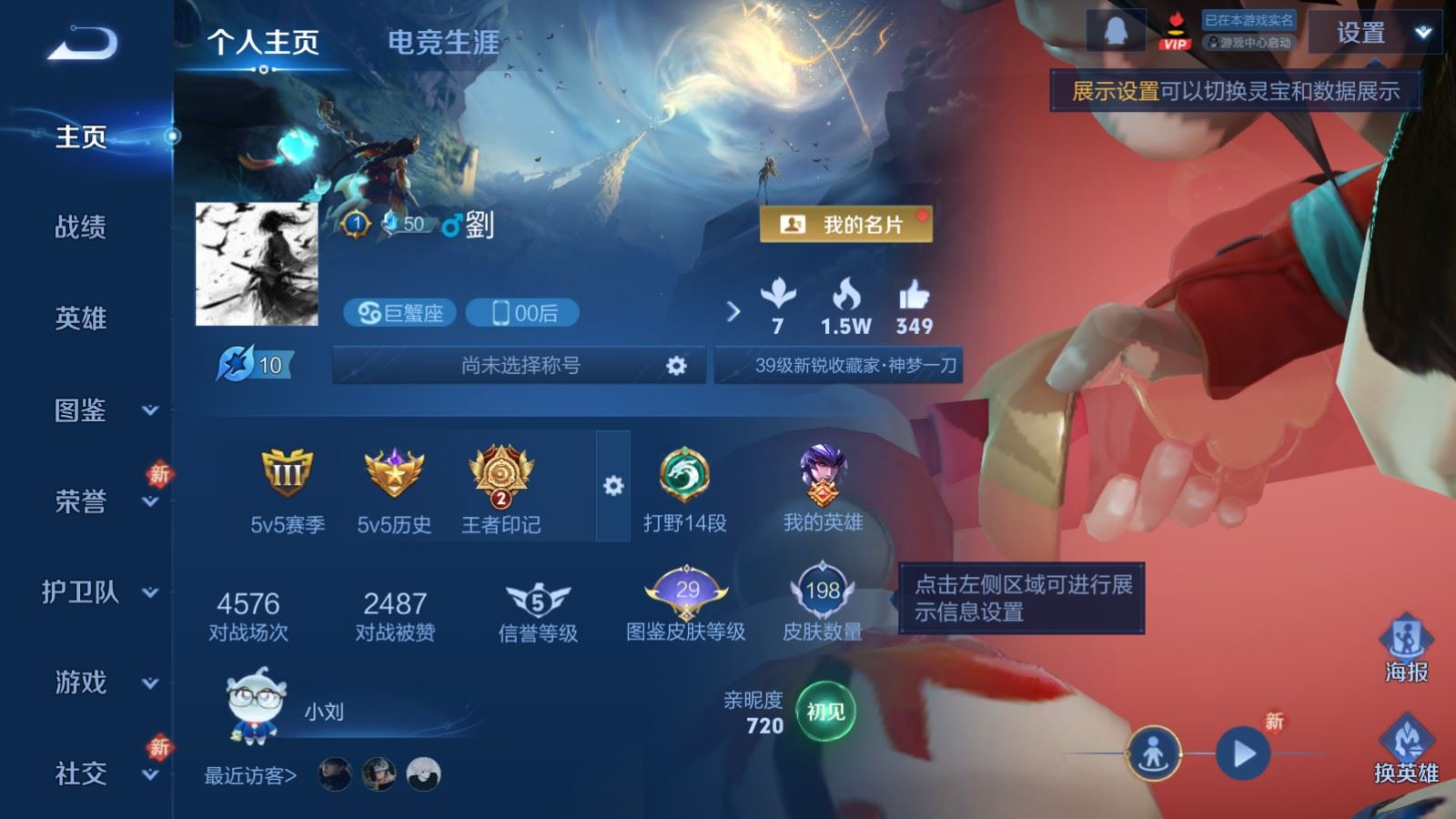Go back using the return arrow
Image resolution: width=1456 pixels, height=819 pixels.
coord(82,43)
